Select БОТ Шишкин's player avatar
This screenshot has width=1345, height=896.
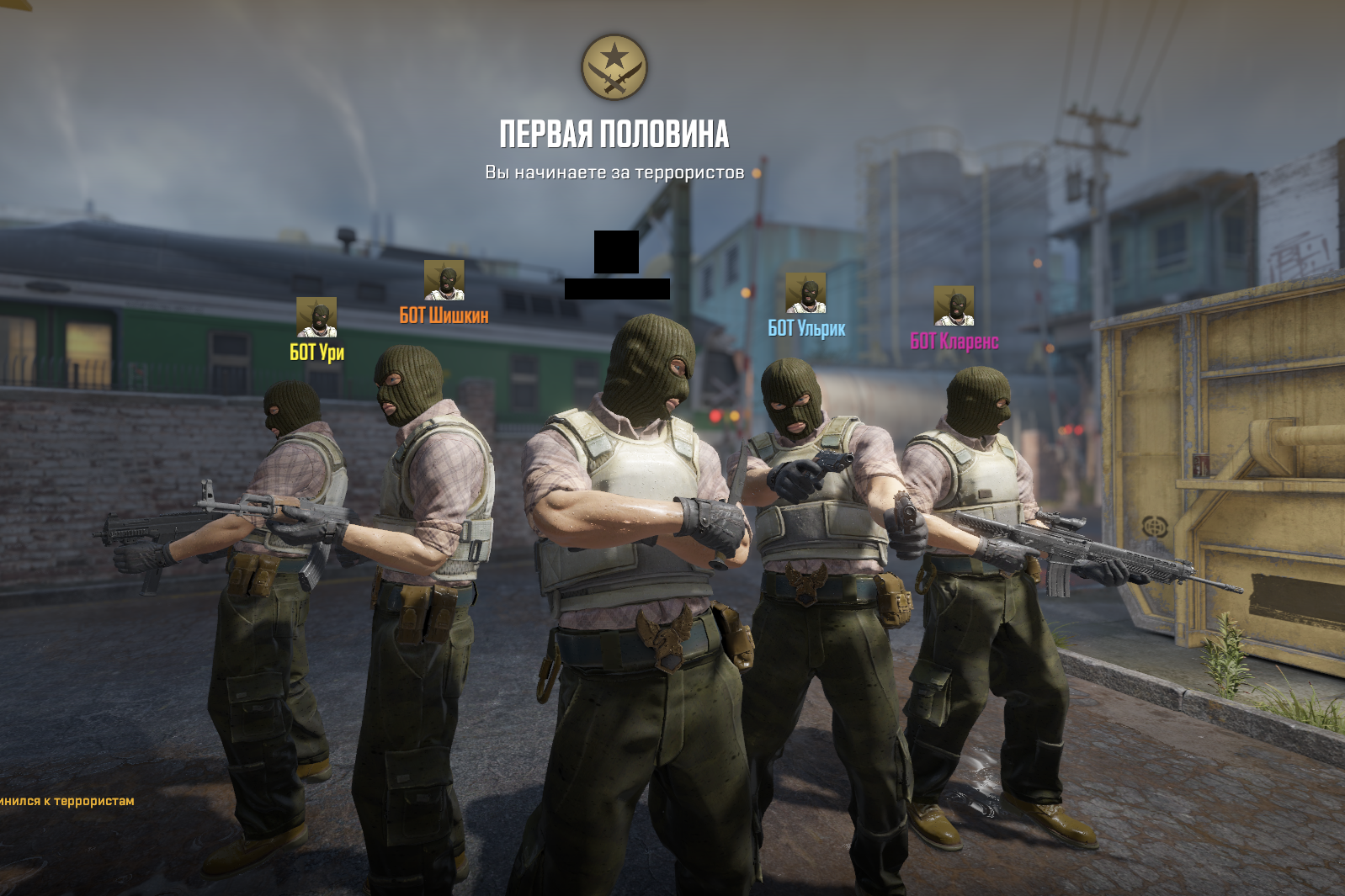[x=444, y=280]
